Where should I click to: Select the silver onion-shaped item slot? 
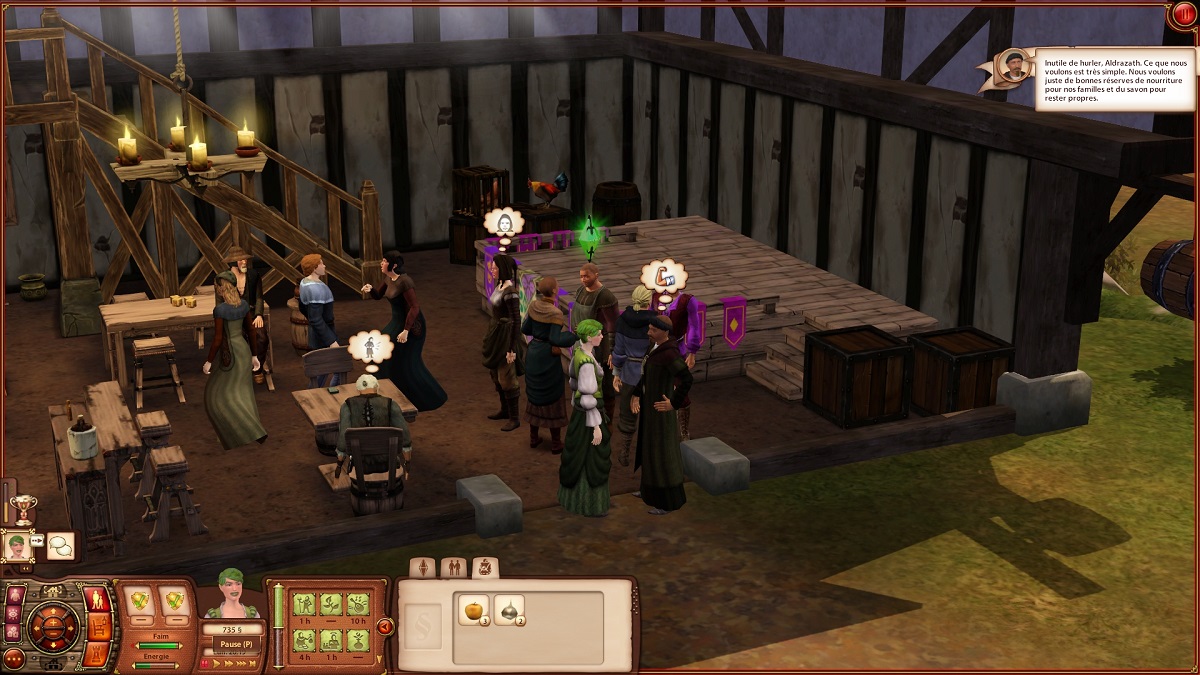(509, 610)
